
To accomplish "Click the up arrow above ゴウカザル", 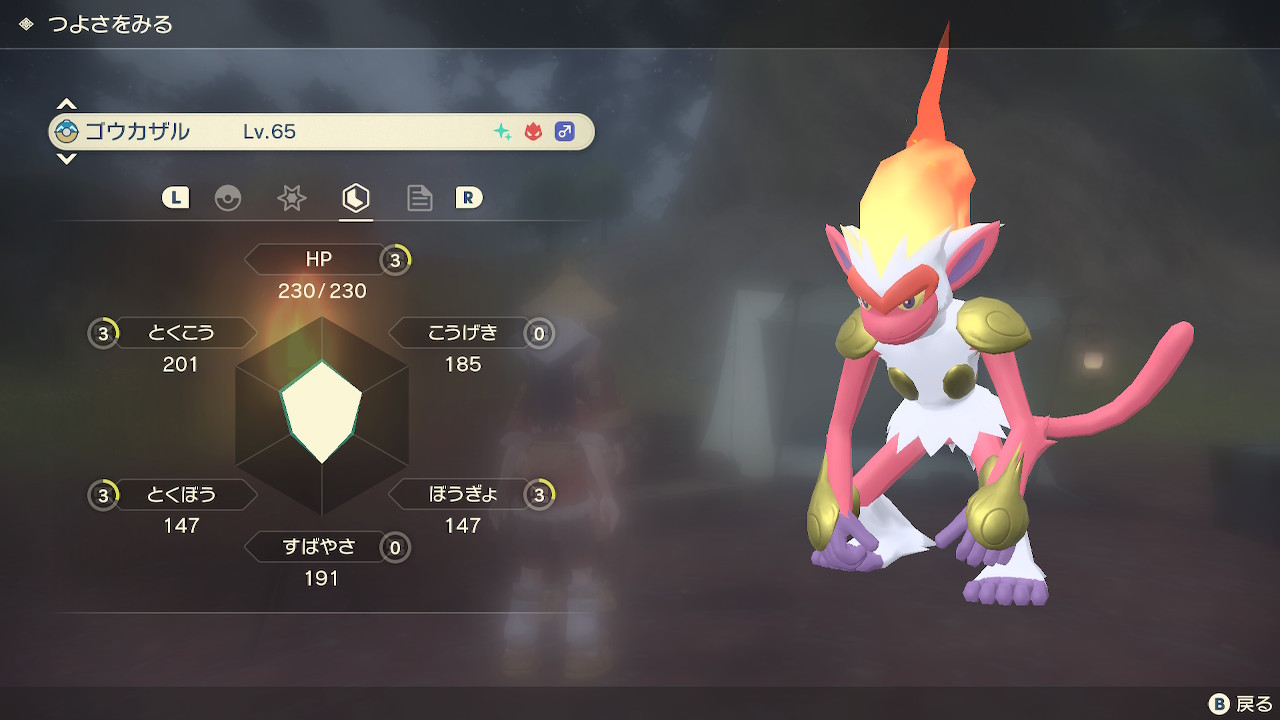I will pyautogui.click(x=66, y=102).
